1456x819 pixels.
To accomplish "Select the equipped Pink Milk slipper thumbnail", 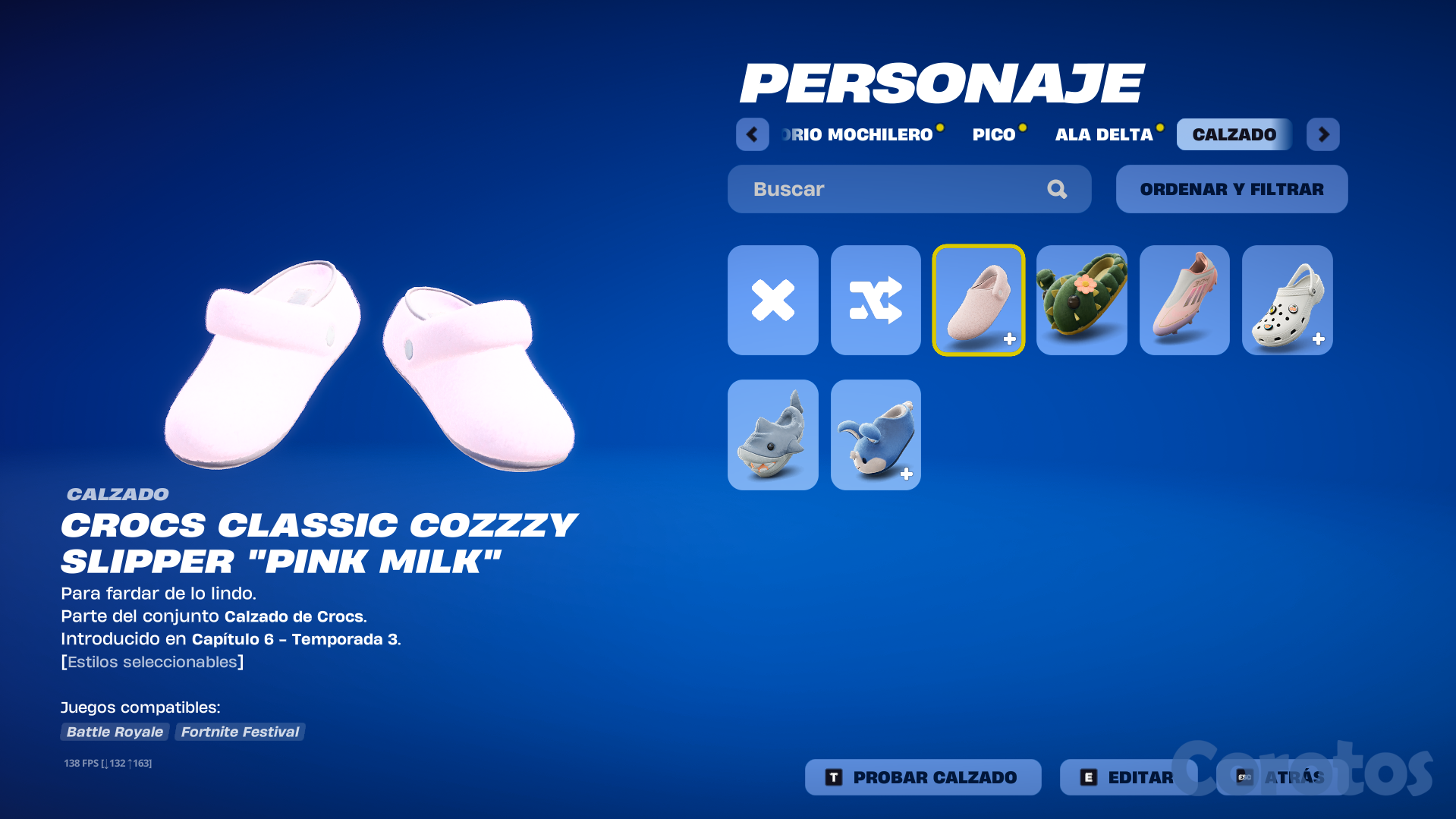I will tap(978, 300).
